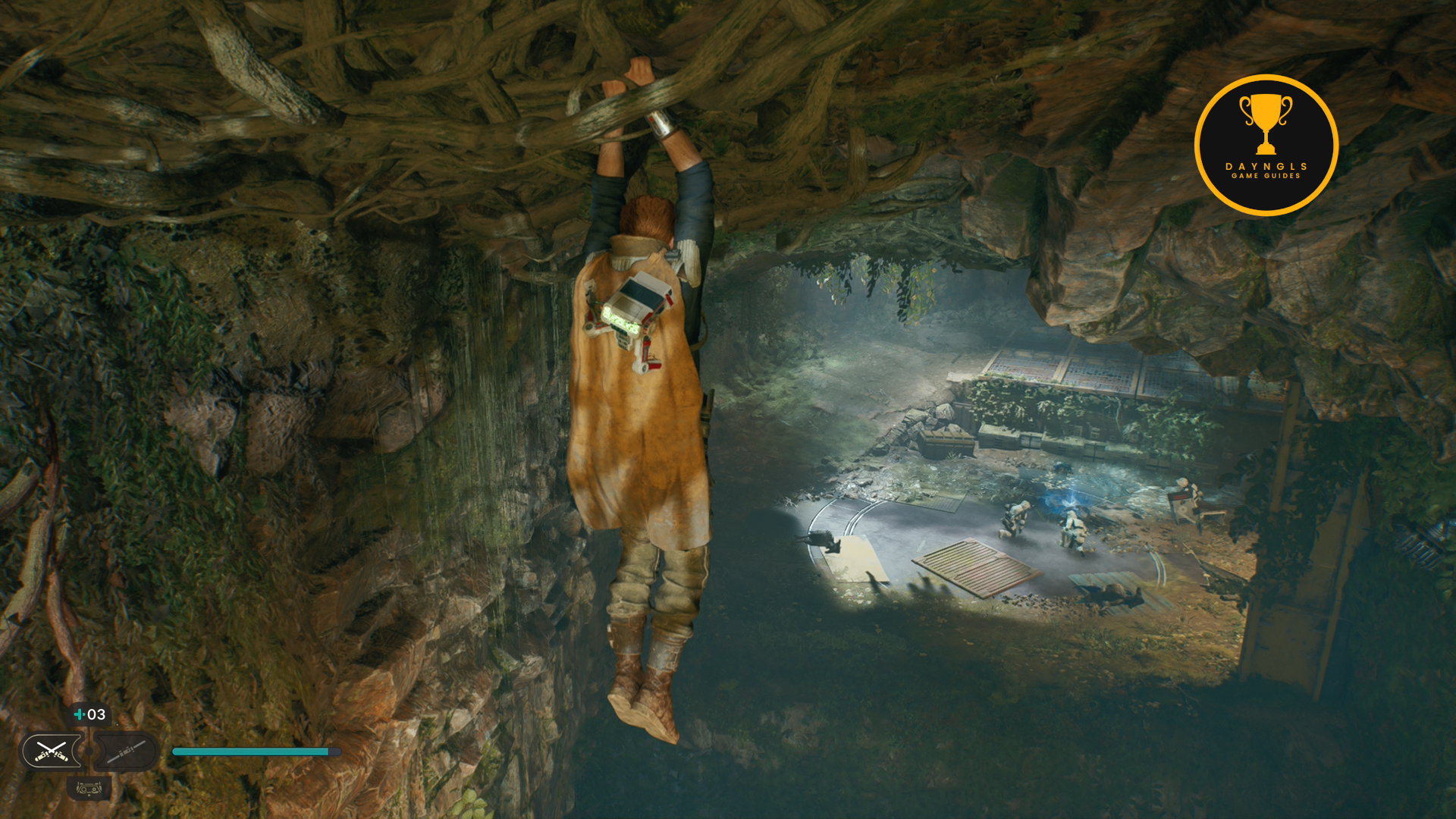The image size is (1456, 819).
Task: Activate the BD-1 droid icon
Action: point(89,789)
